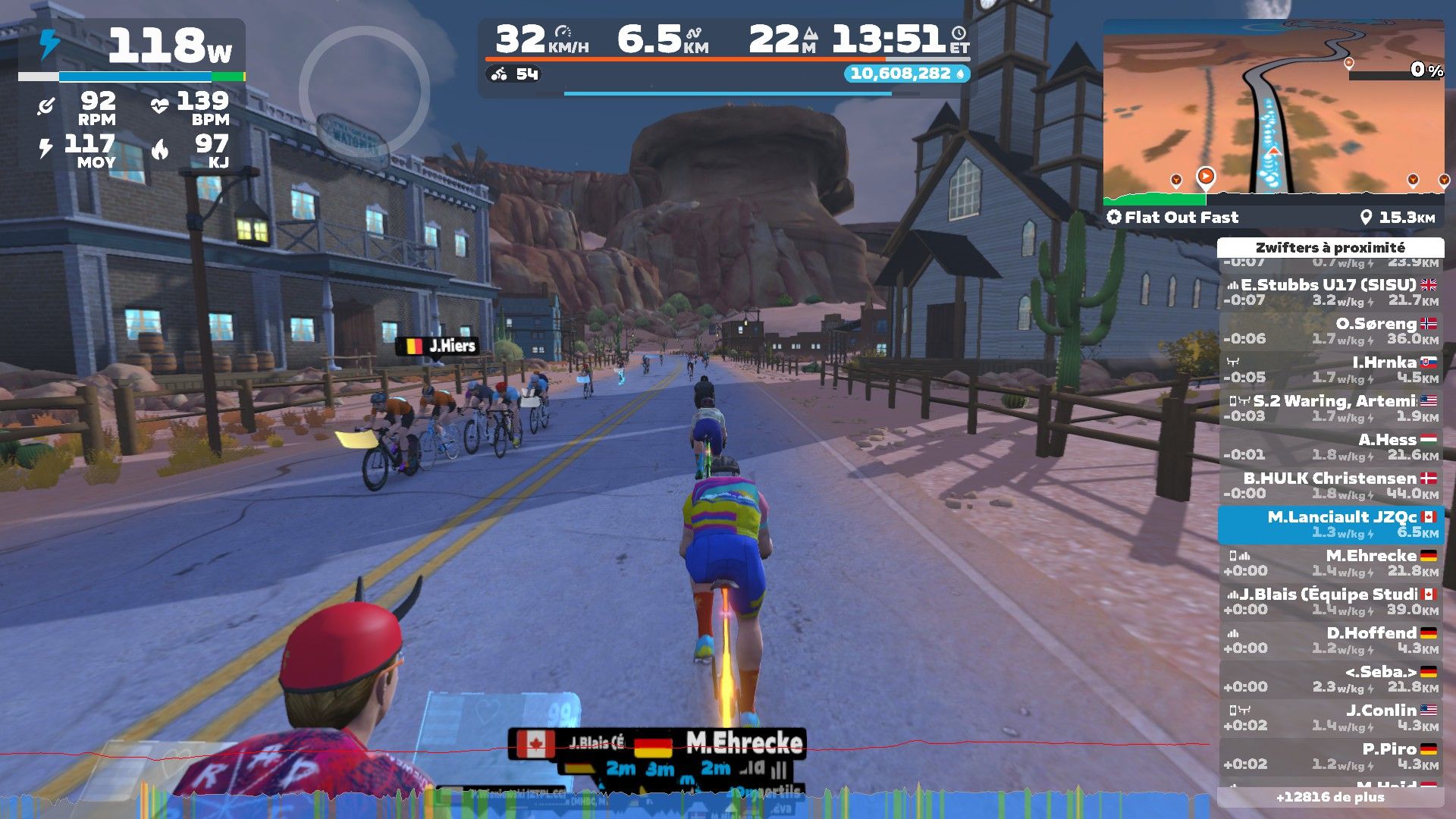
Task: Click the empty power-up ring
Action: 364,92
